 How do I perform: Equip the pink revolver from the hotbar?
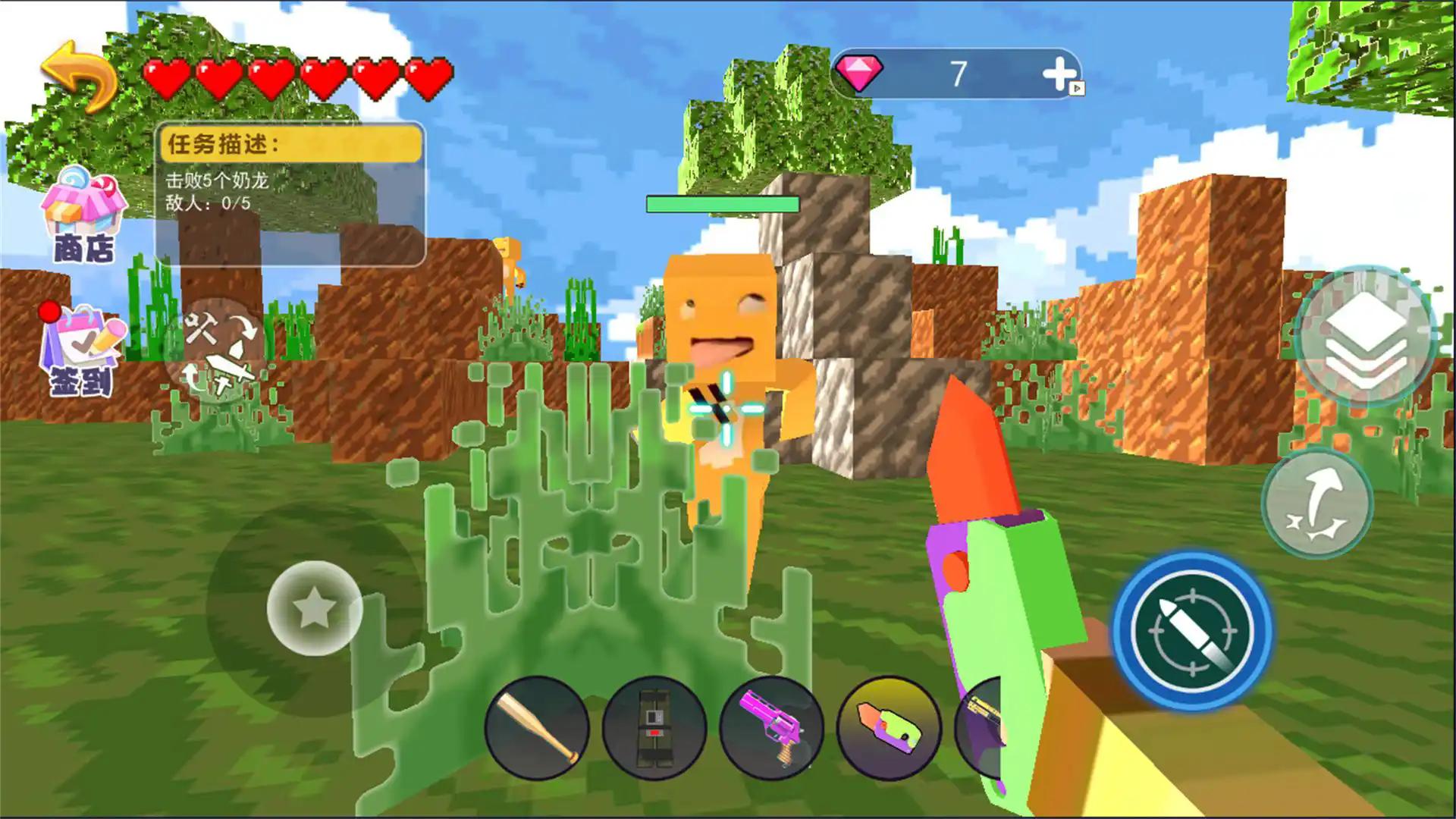pos(770,728)
